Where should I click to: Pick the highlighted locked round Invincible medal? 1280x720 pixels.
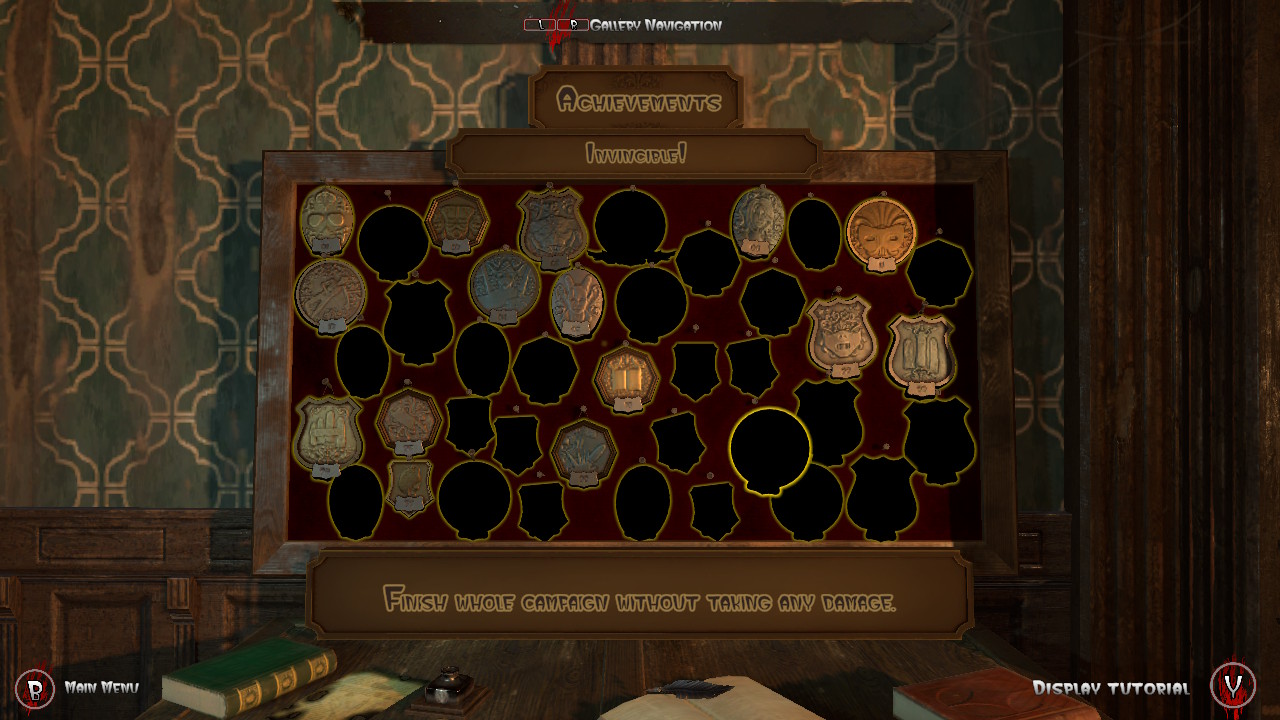point(770,449)
